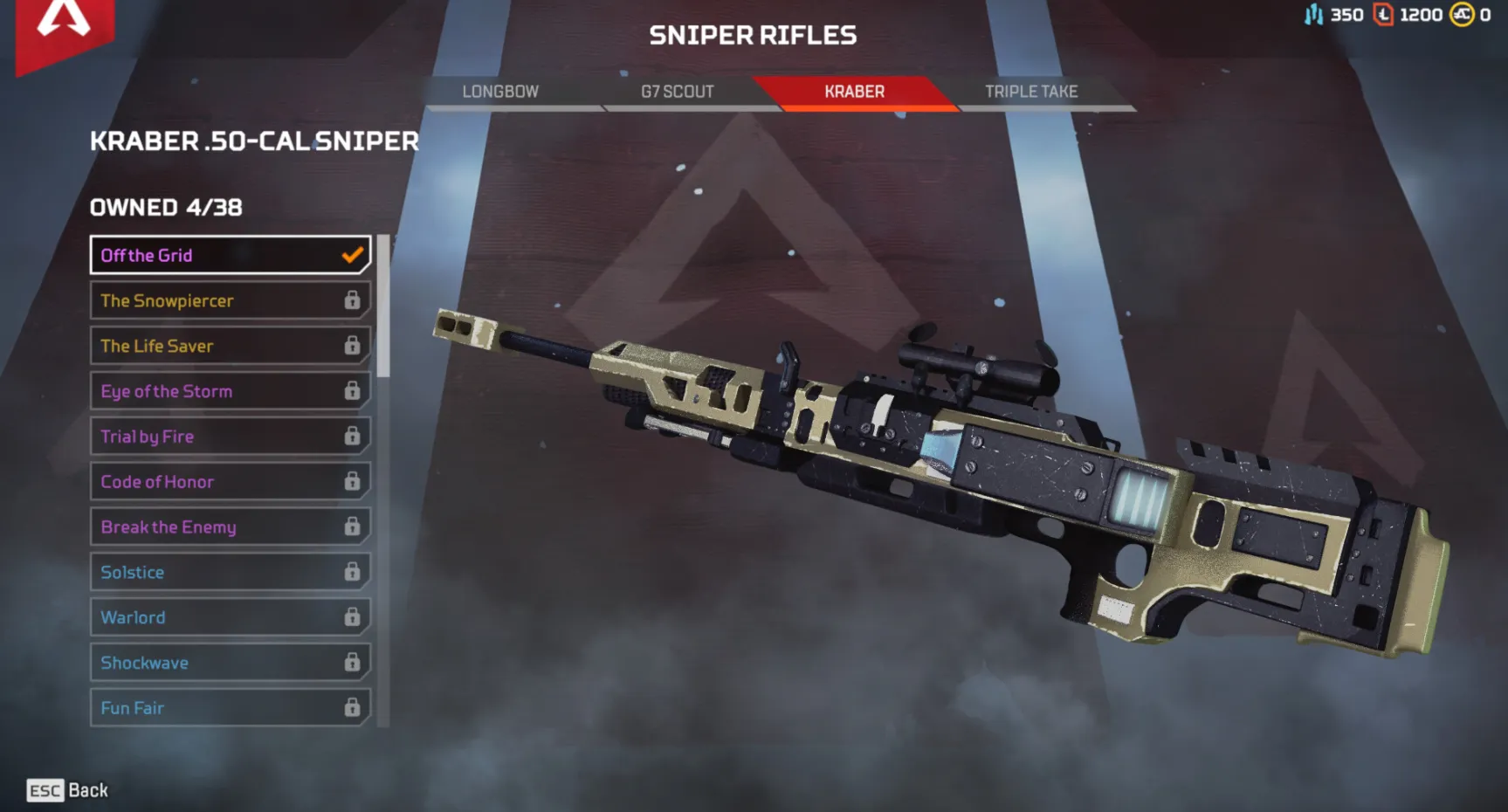Switch to the Longbow tab

coord(501,91)
